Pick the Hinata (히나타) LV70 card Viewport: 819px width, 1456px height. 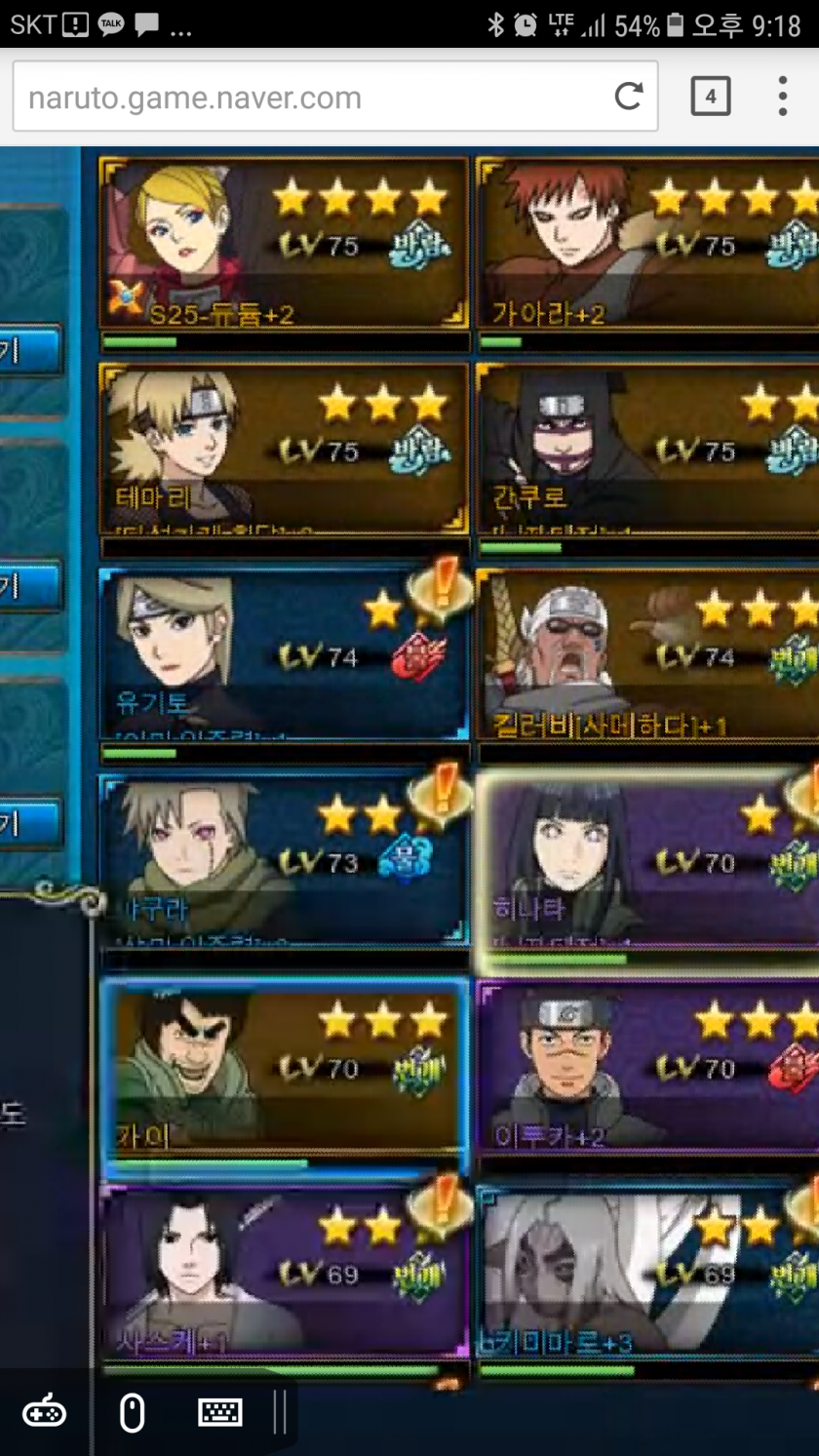pyautogui.click(x=648, y=860)
